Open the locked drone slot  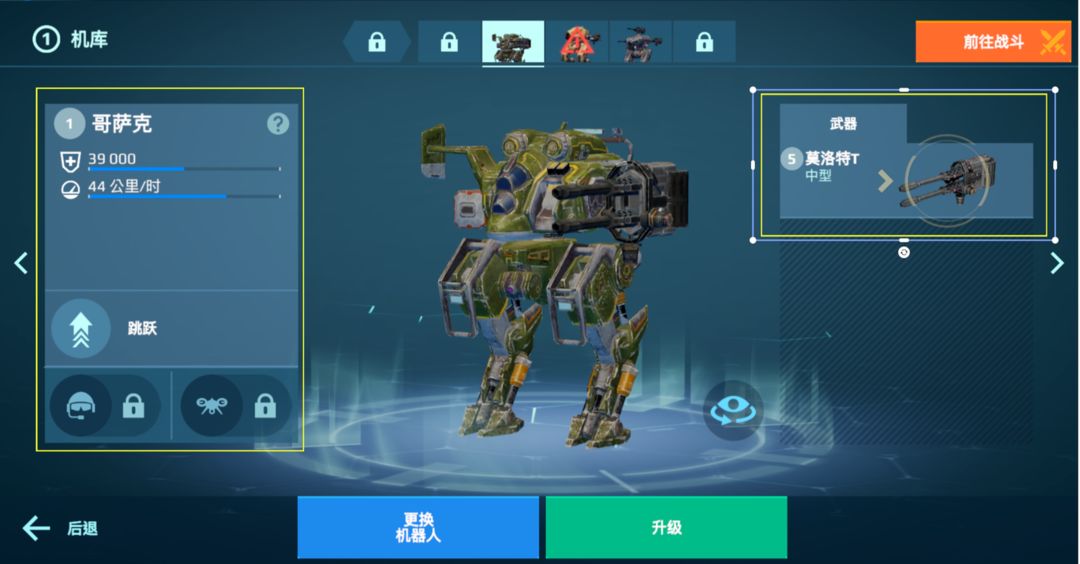236,406
